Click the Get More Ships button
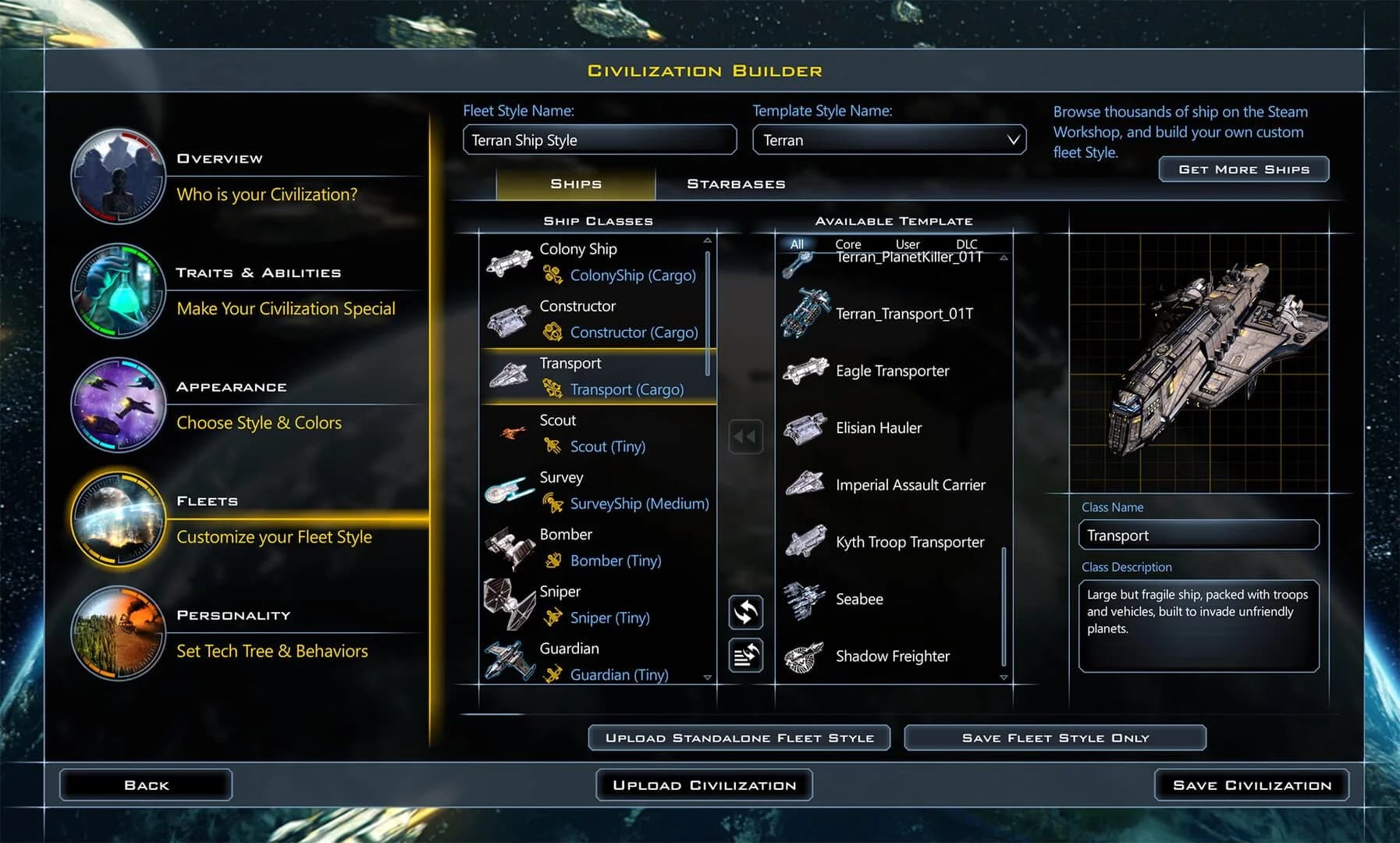Image resolution: width=1400 pixels, height=843 pixels. pos(1242,169)
